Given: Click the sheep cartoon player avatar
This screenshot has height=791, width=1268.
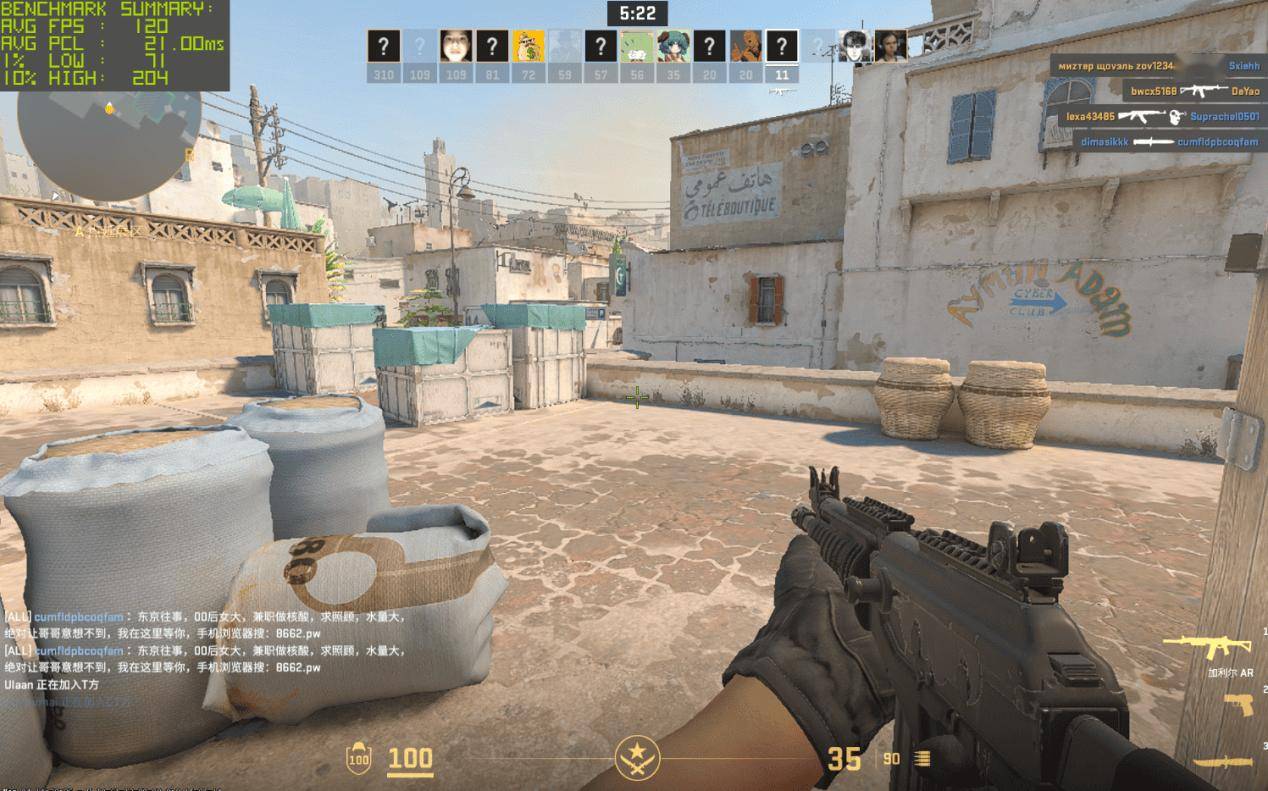Looking at the screenshot, I should tap(636, 46).
